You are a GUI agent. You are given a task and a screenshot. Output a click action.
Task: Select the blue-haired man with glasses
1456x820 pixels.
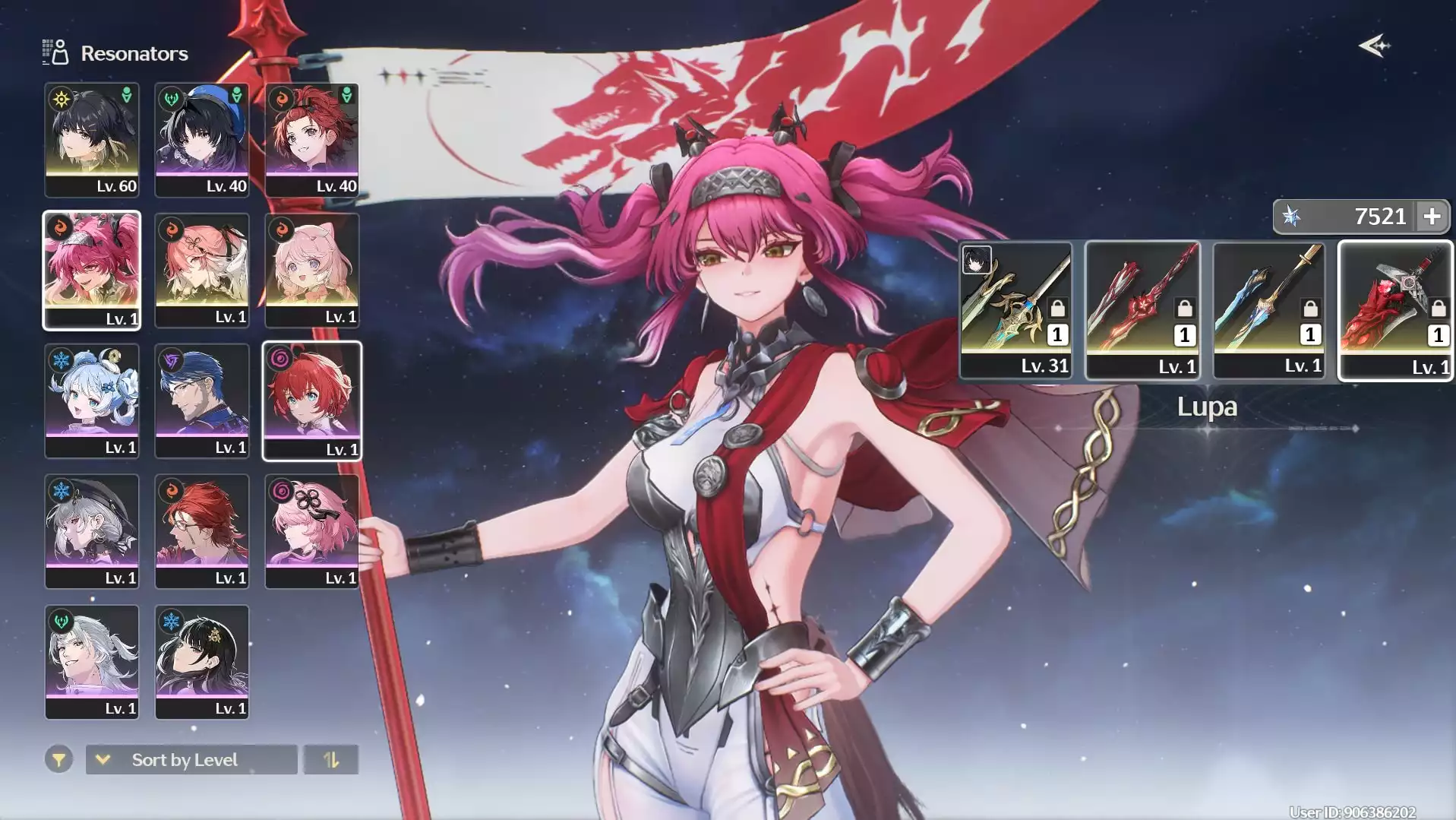point(202,401)
